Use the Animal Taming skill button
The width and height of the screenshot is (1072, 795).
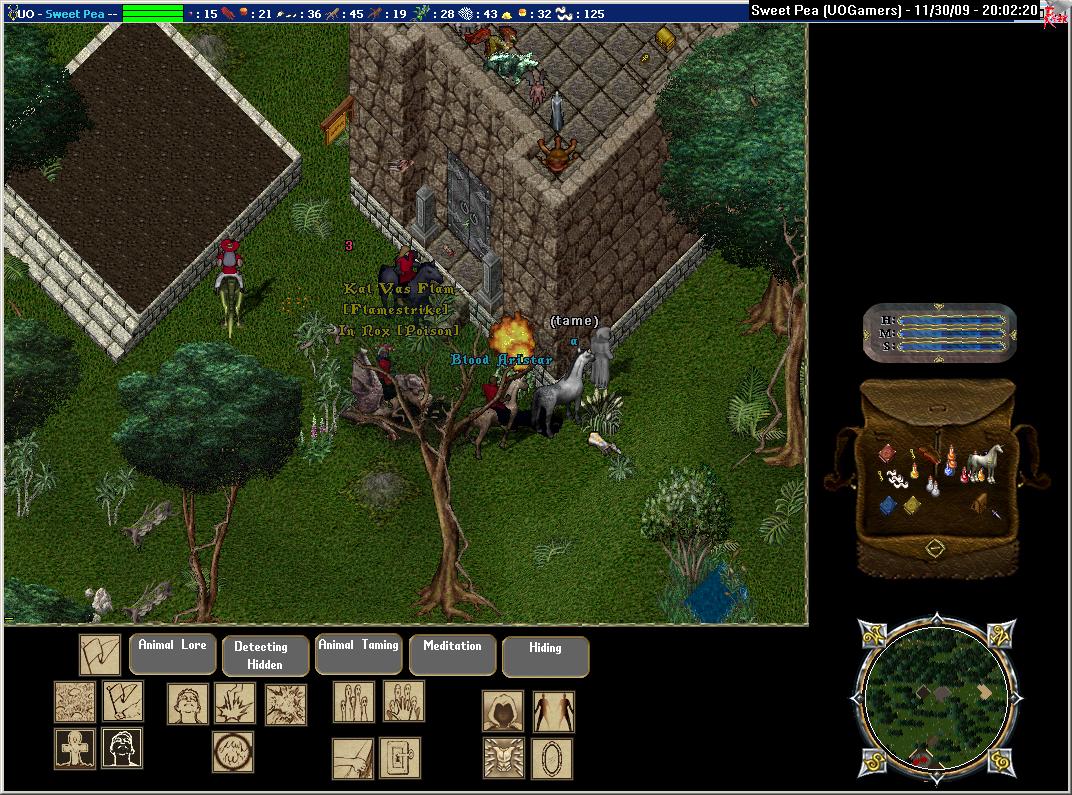point(358,654)
